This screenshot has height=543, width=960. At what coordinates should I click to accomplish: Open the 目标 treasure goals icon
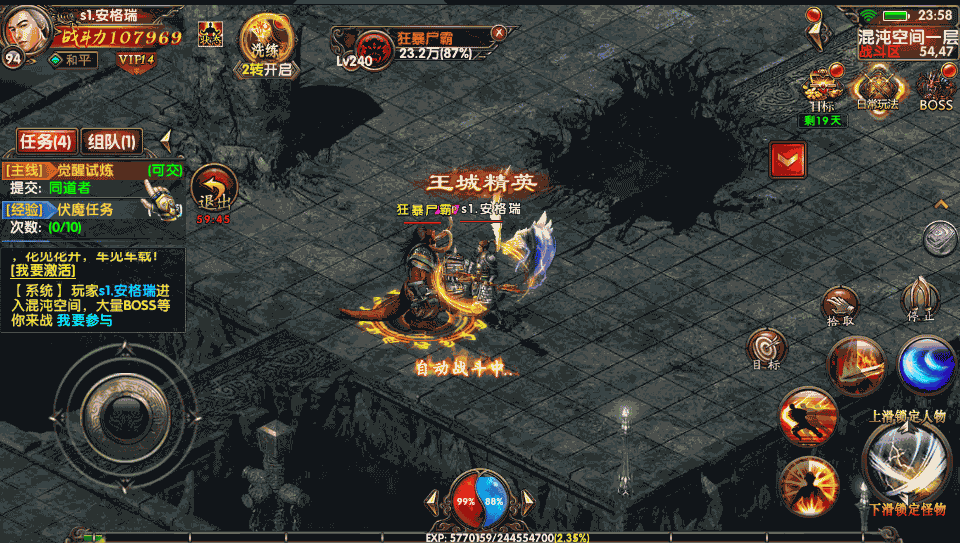(x=824, y=90)
